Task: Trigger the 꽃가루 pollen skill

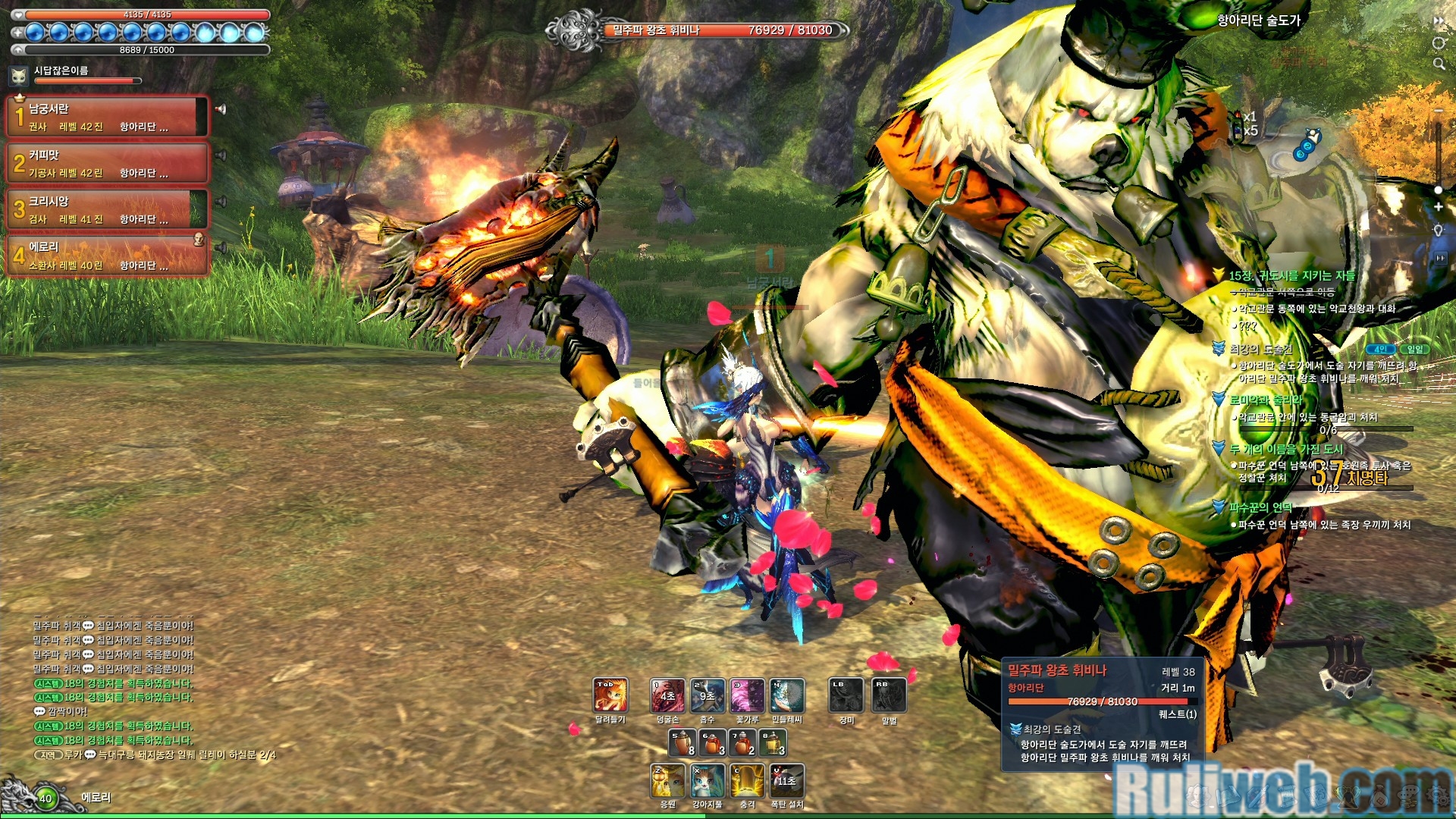Action: pos(747,695)
